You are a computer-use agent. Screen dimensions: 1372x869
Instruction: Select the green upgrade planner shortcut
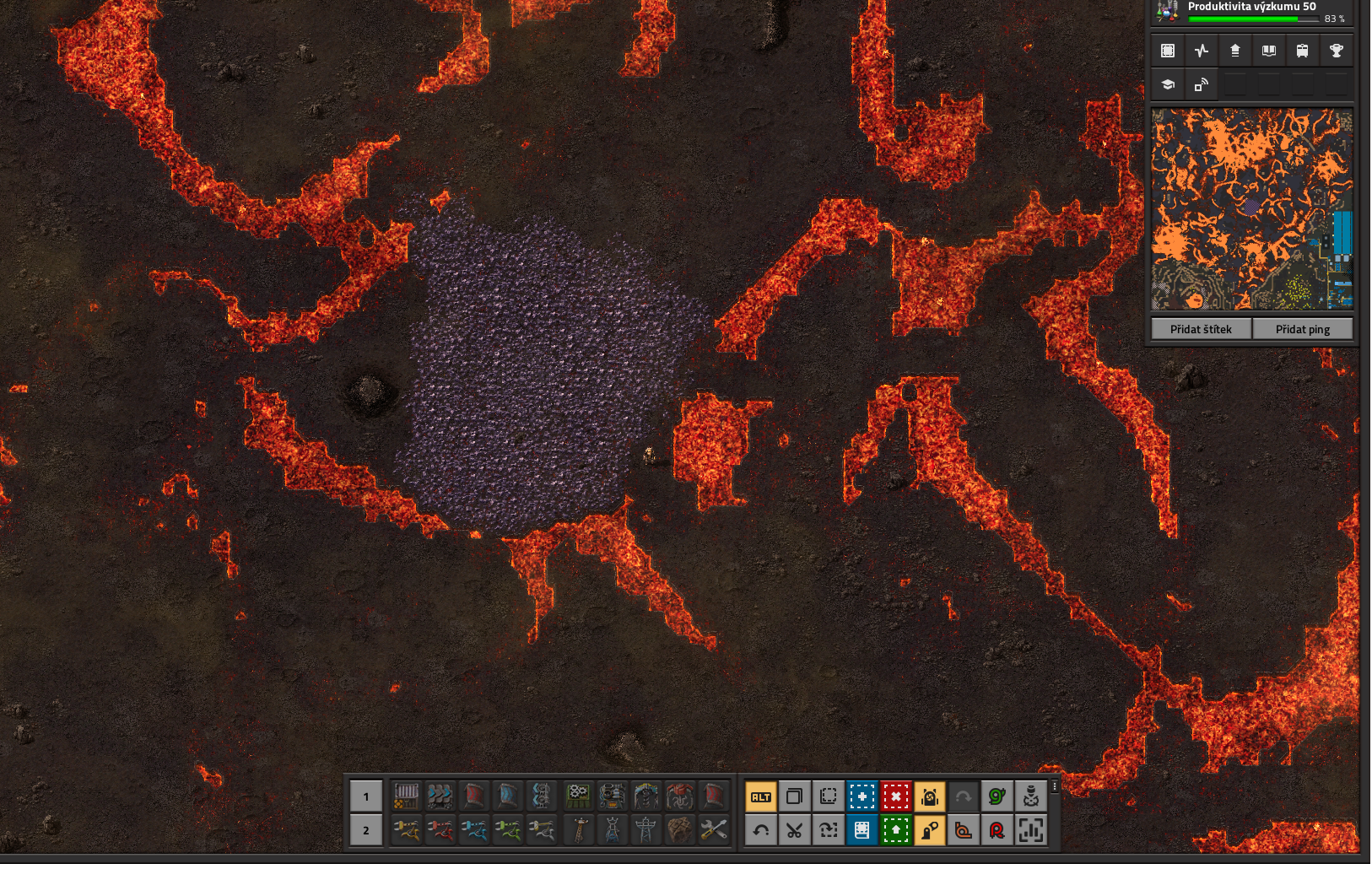pos(896,830)
